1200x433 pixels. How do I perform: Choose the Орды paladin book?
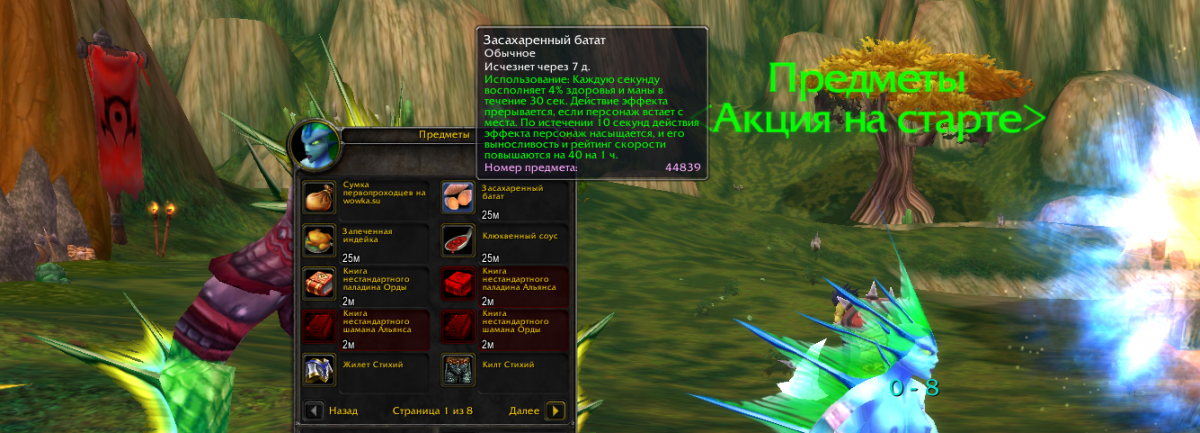[319, 283]
